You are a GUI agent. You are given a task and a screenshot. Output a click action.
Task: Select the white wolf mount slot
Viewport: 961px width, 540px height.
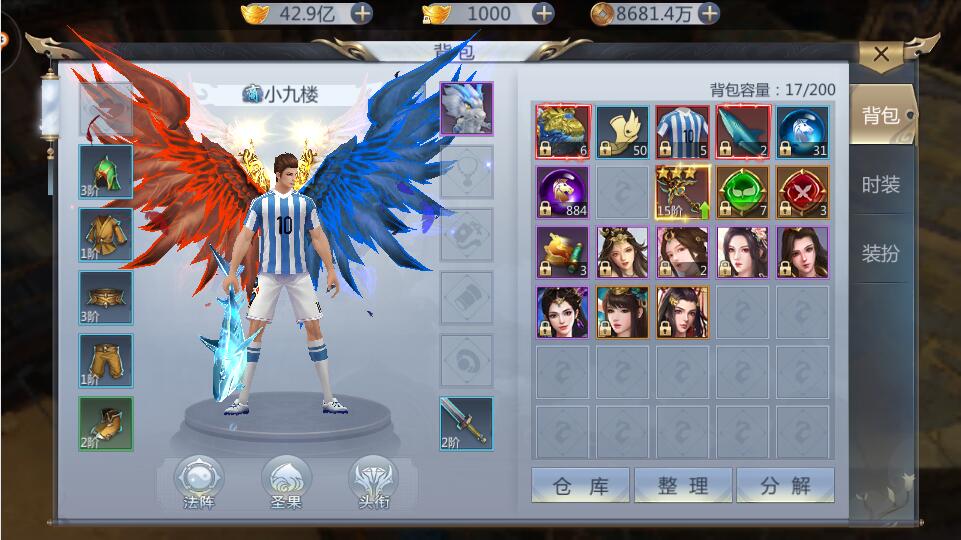tap(466, 108)
